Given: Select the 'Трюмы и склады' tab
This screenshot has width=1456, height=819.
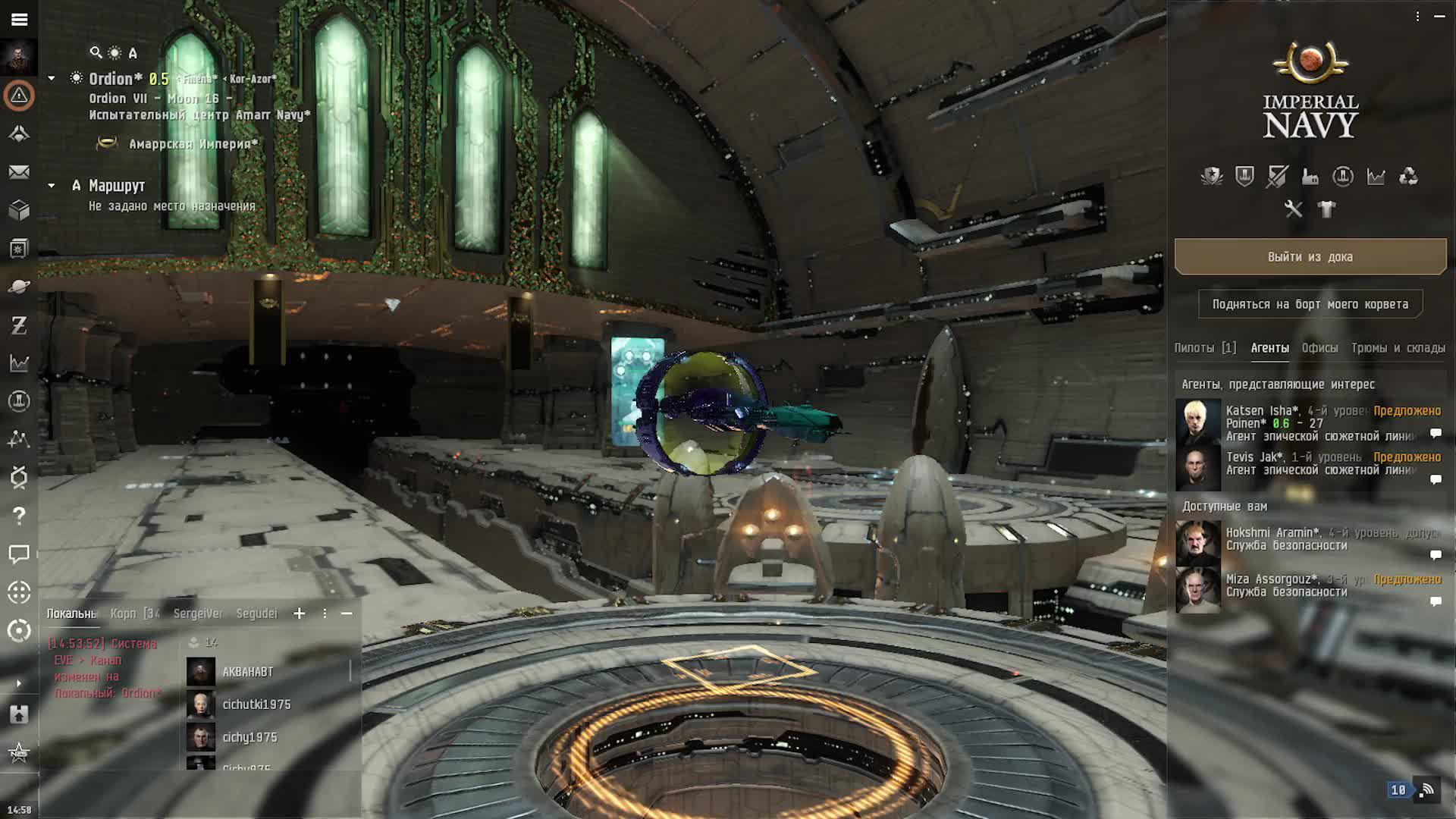Looking at the screenshot, I should 1398,348.
